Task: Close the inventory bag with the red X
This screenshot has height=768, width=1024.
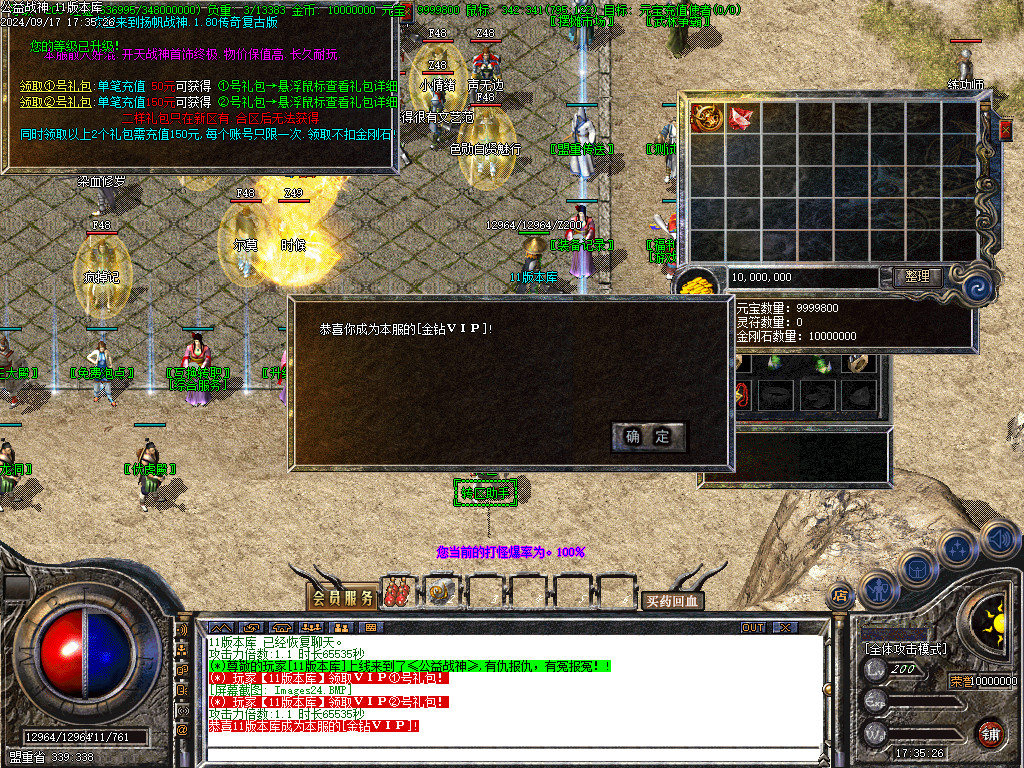Action: click(x=1006, y=130)
